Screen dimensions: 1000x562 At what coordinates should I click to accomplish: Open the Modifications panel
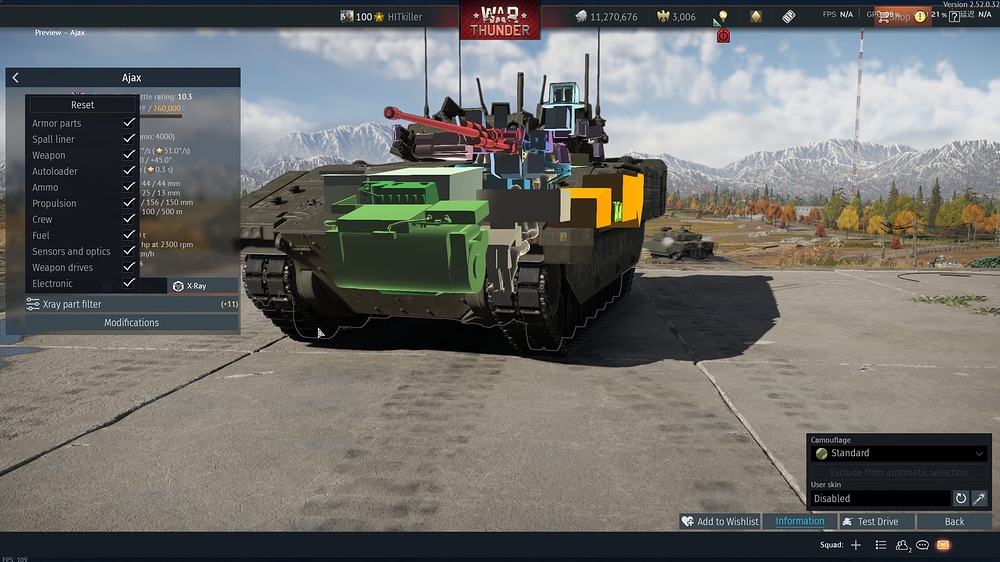pos(131,322)
